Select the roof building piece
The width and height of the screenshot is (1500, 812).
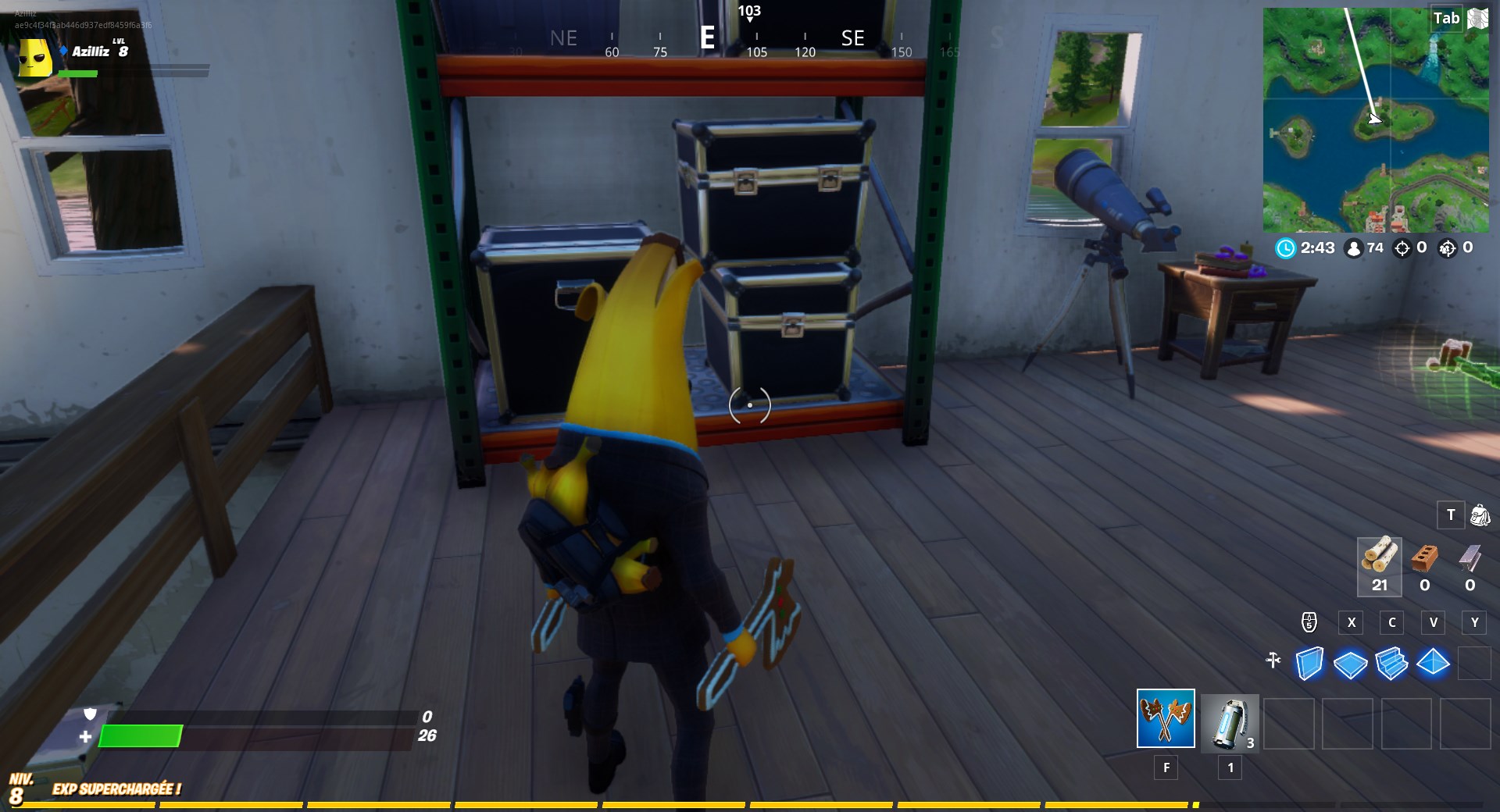coord(1435,662)
